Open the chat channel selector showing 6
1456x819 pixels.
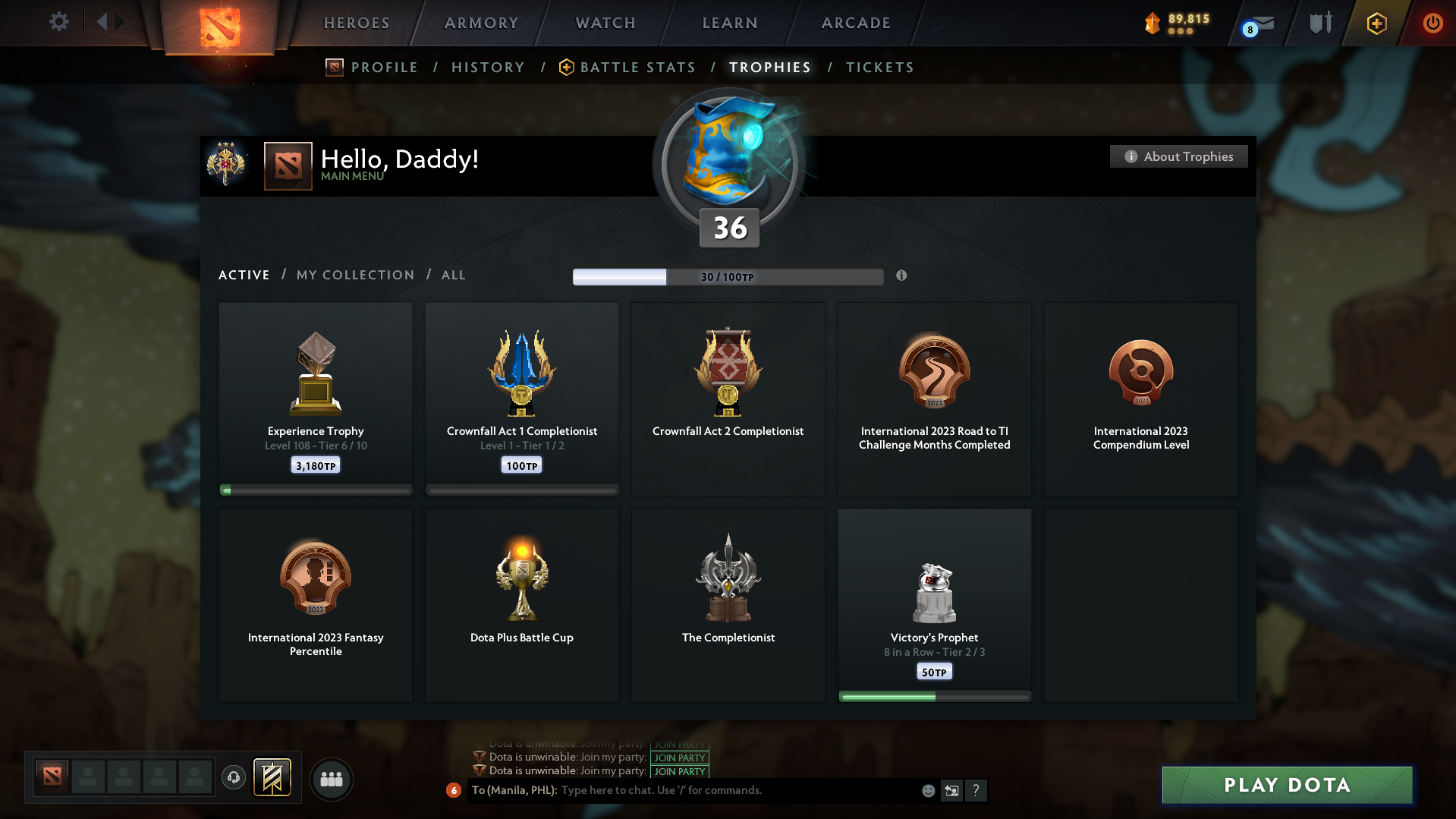[x=454, y=790]
